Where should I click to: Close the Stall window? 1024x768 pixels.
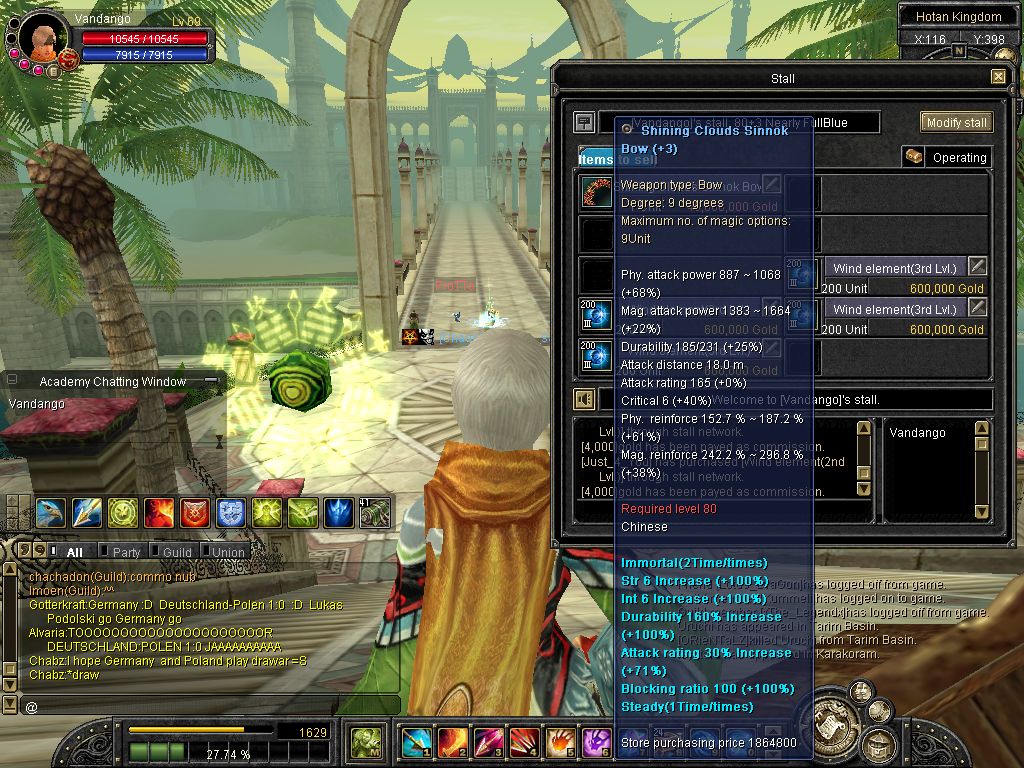click(998, 77)
